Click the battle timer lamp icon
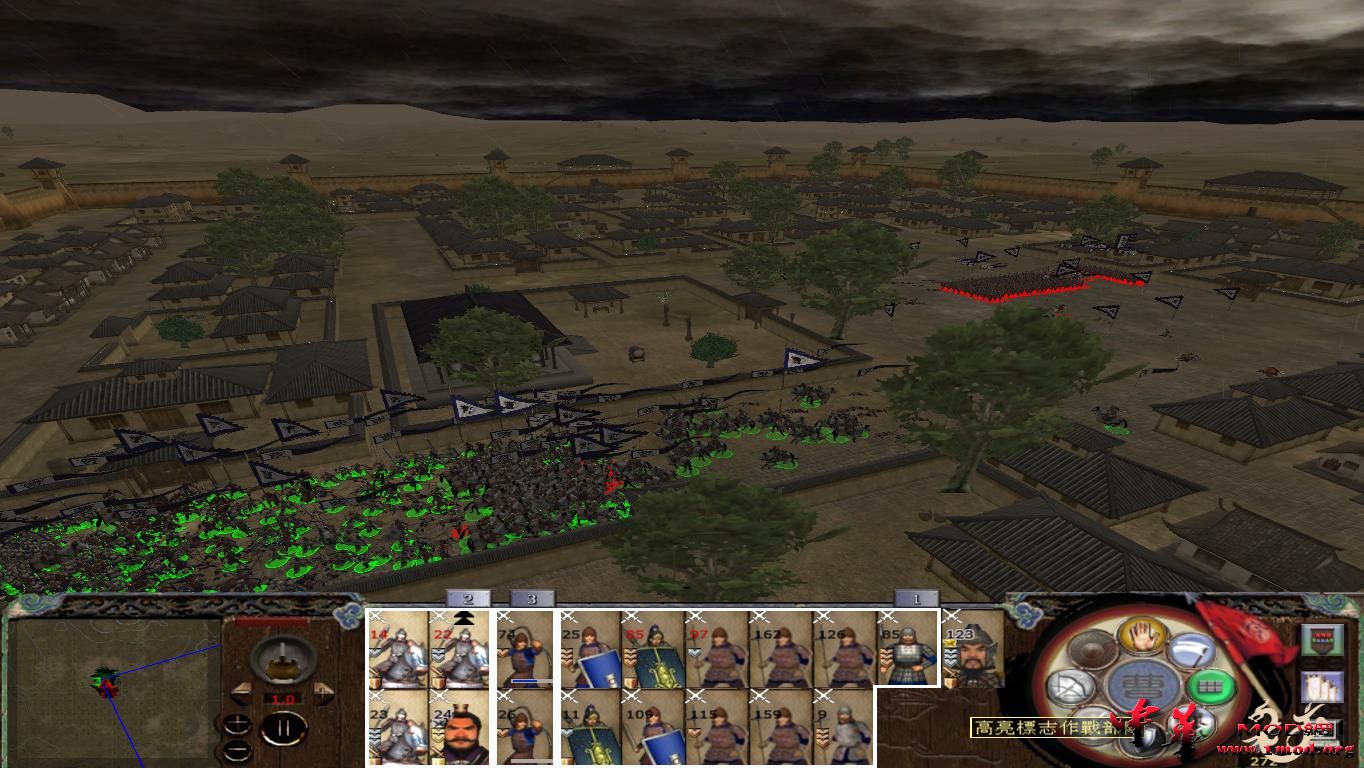1364x768 pixels. coord(282,660)
